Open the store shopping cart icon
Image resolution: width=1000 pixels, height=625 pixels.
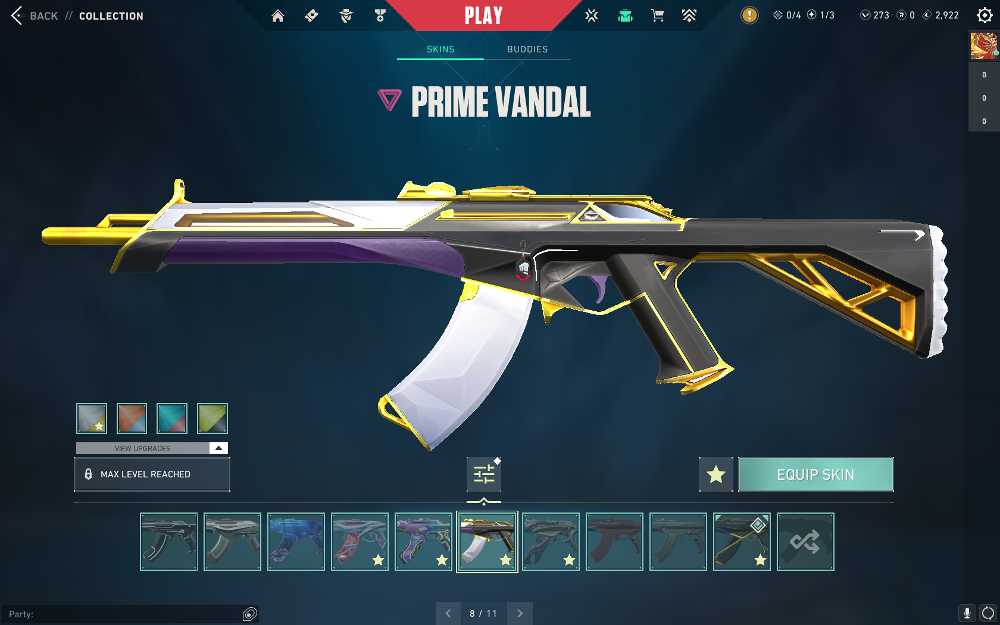coord(657,16)
